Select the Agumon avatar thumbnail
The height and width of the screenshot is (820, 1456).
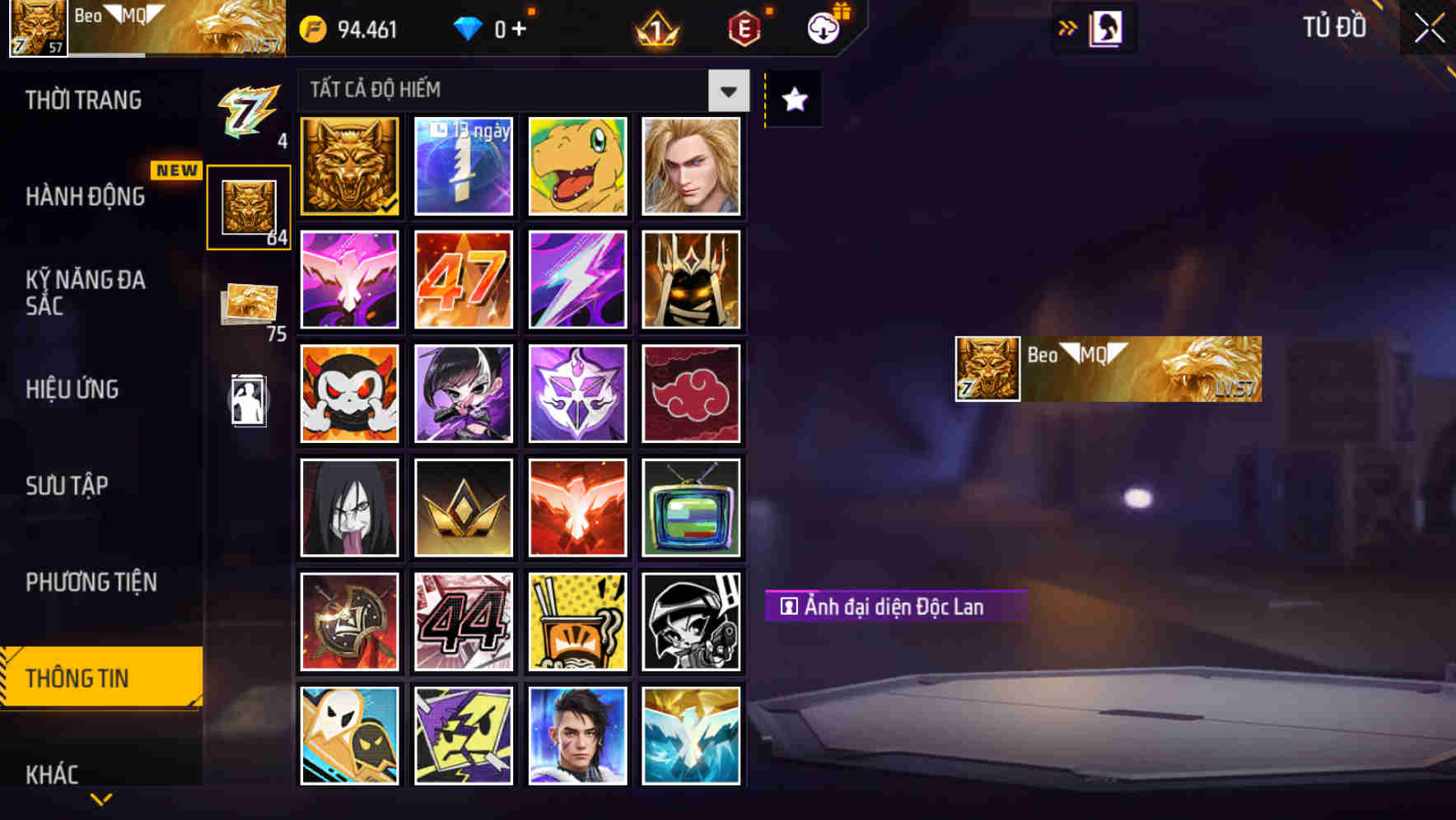pyautogui.click(x=577, y=165)
